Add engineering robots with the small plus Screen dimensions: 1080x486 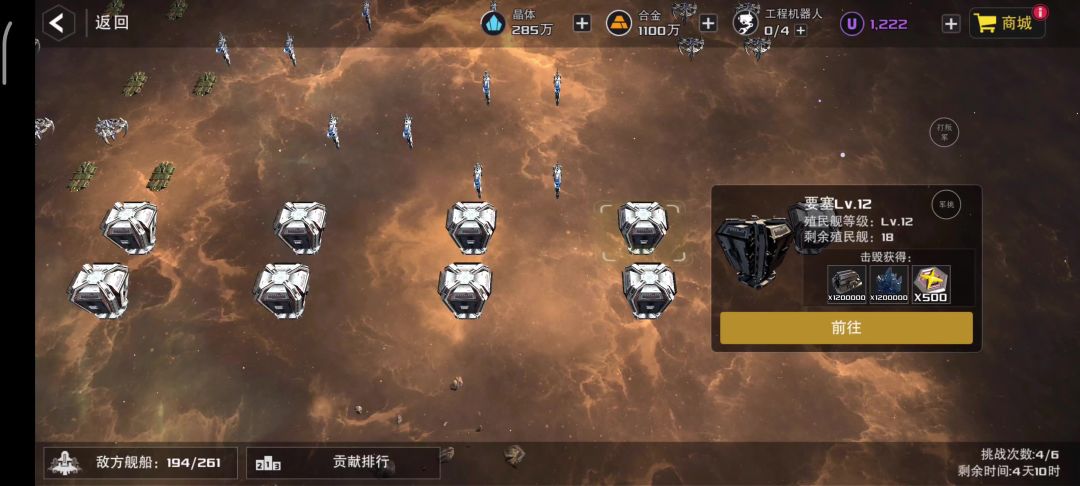(801, 31)
